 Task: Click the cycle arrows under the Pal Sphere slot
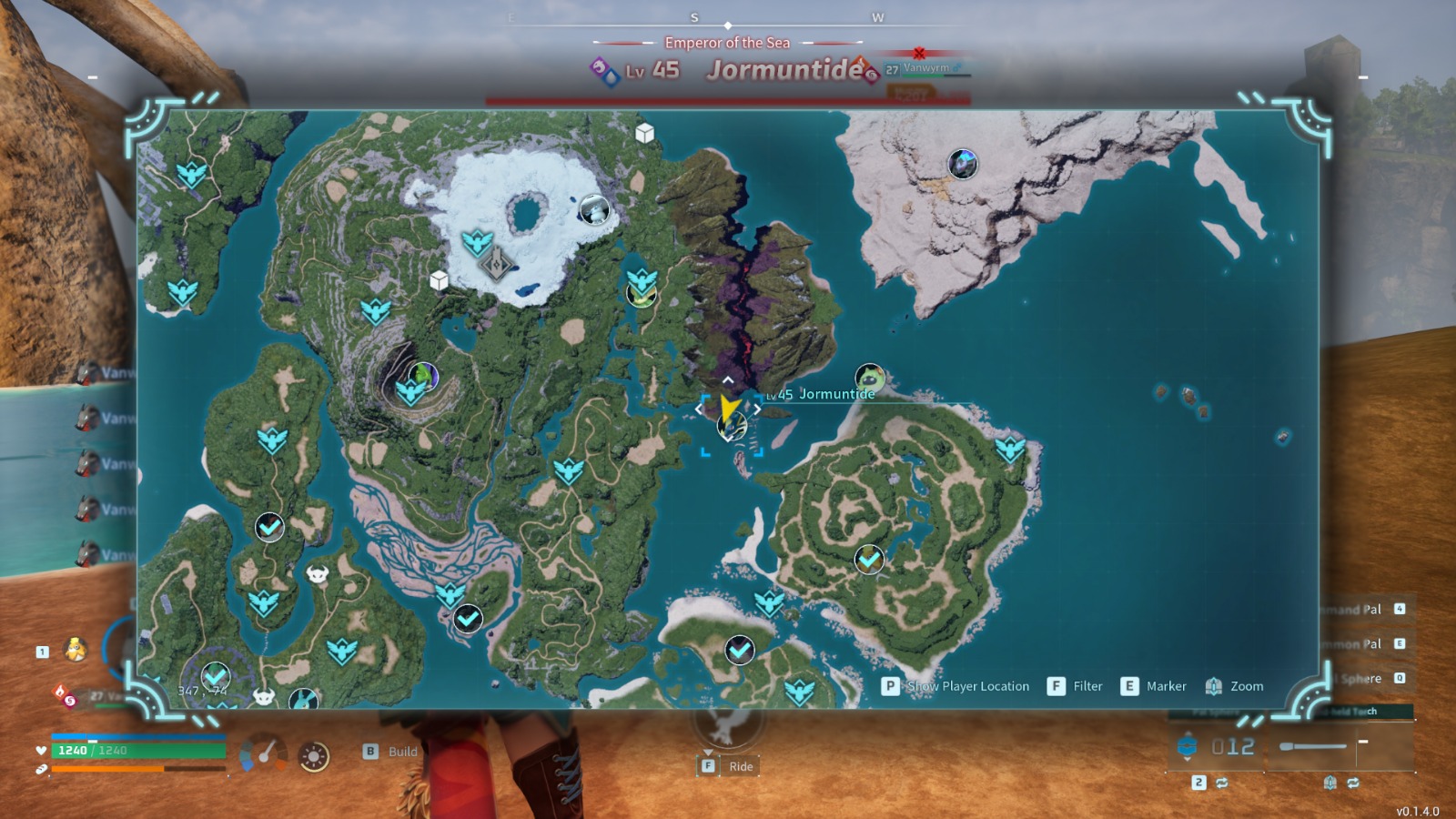1223,783
